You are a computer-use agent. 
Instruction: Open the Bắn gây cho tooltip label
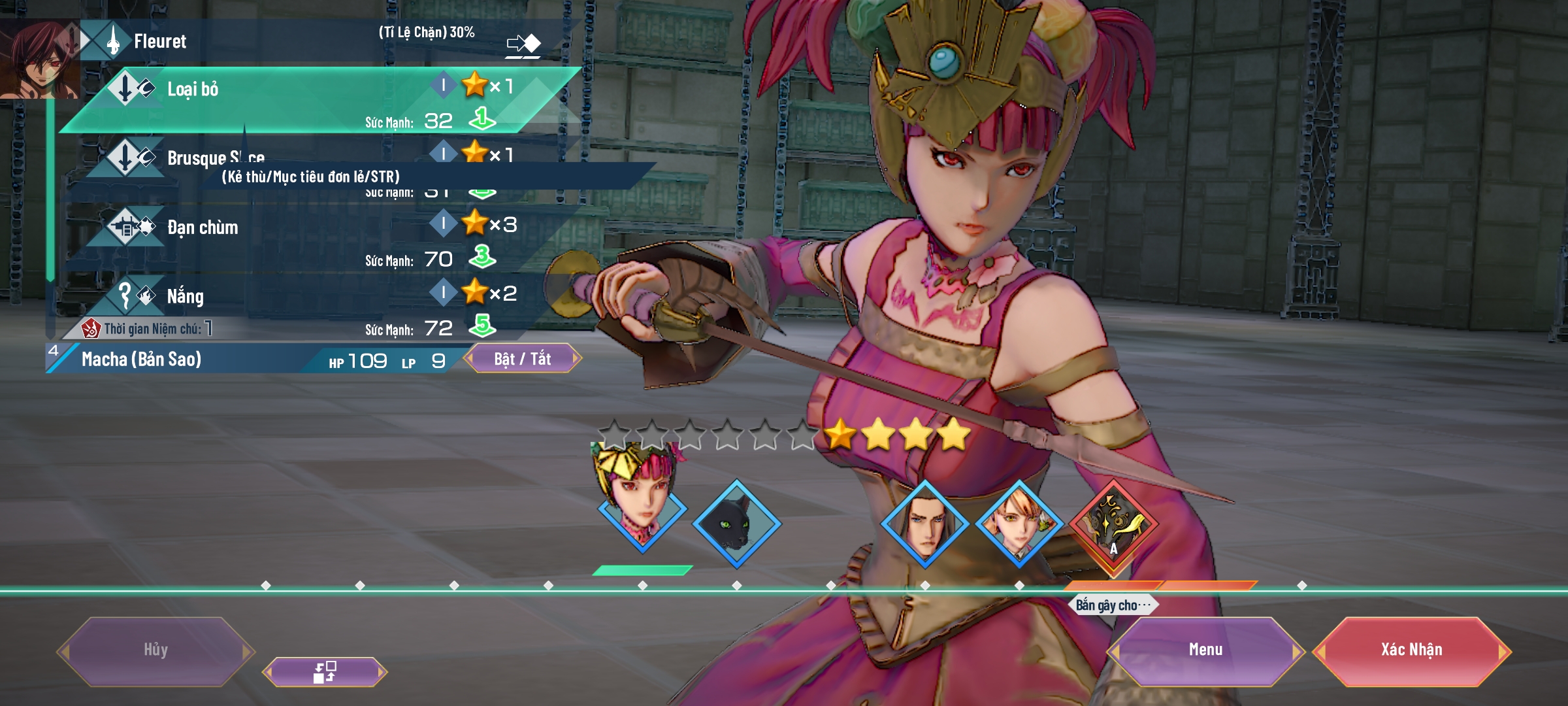[1113, 605]
